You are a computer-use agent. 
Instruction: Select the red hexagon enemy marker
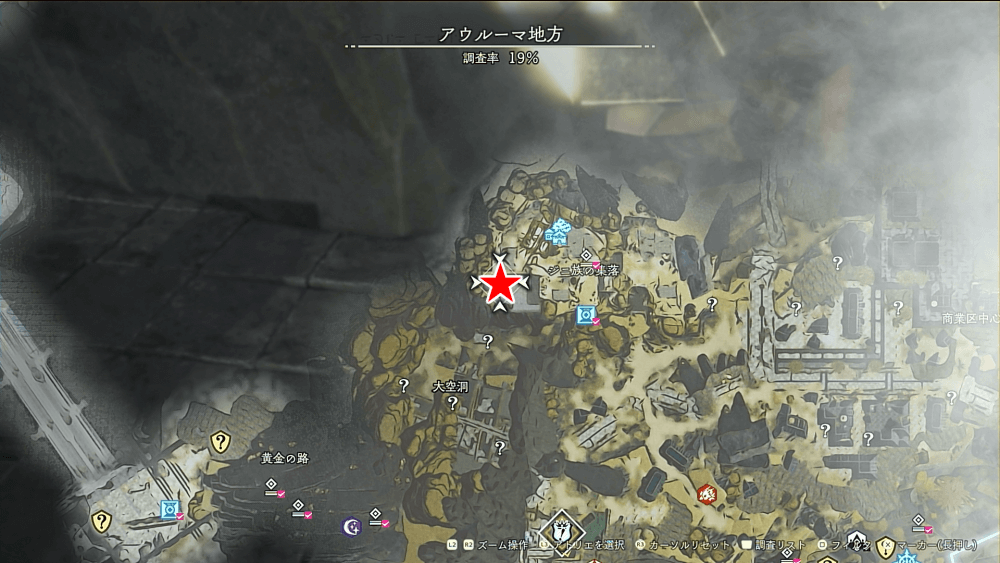707,493
